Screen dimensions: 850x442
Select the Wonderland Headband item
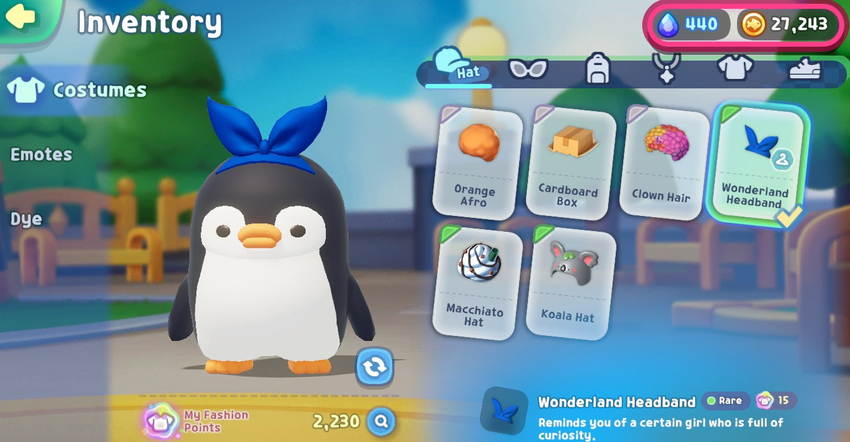point(757,160)
